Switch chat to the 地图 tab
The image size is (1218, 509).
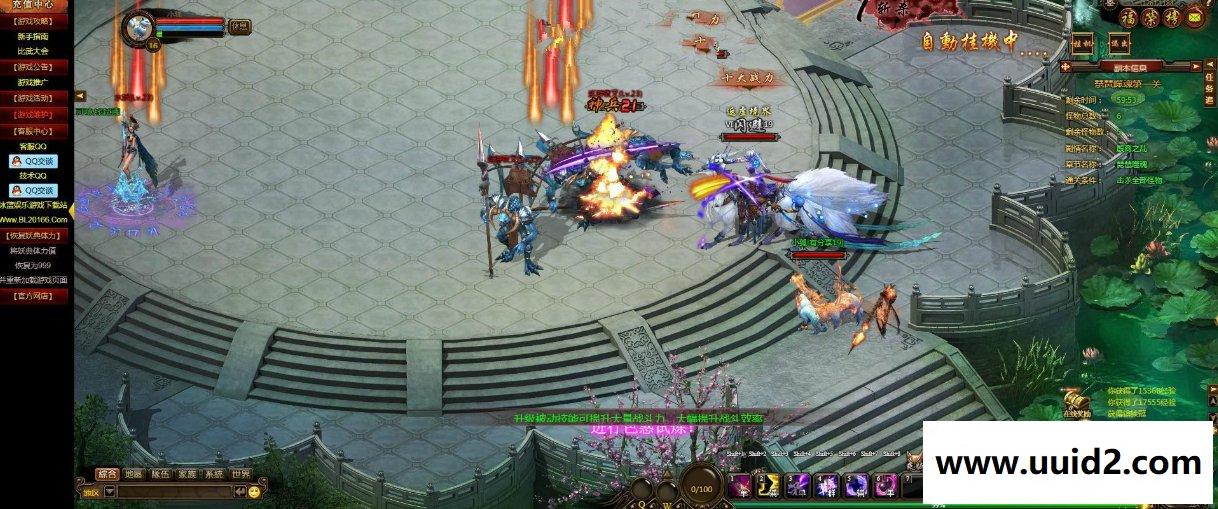pyautogui.click(x=134, y=474)
